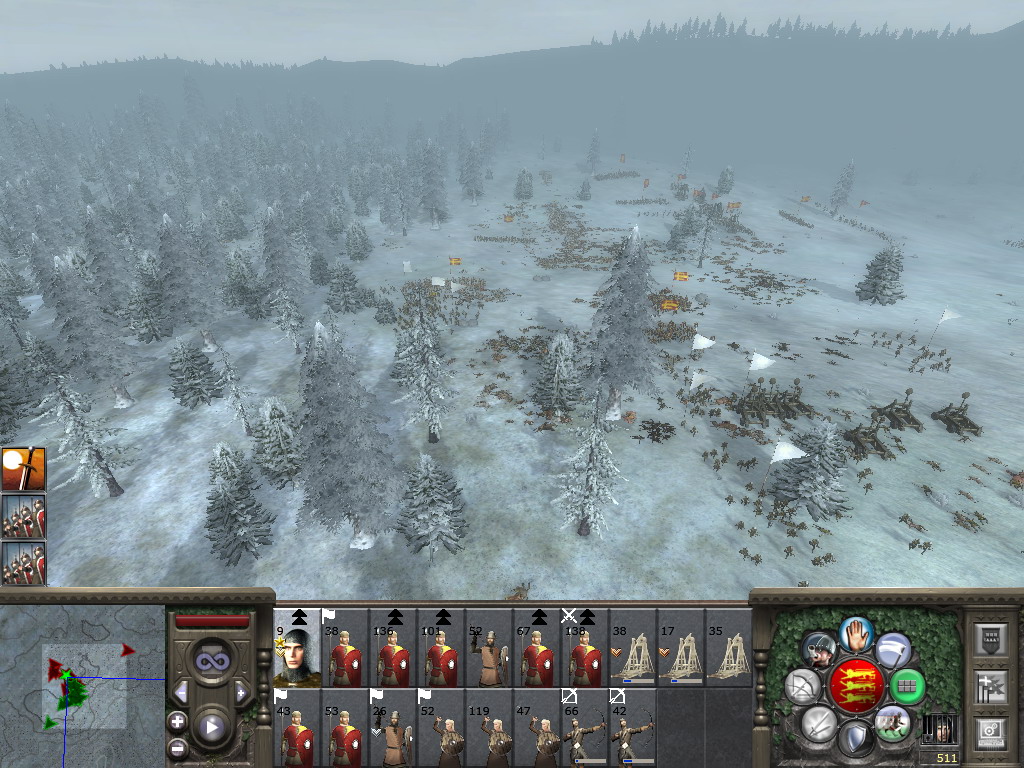Activate the halt (raised hand) order

click(x=856, y=634)
